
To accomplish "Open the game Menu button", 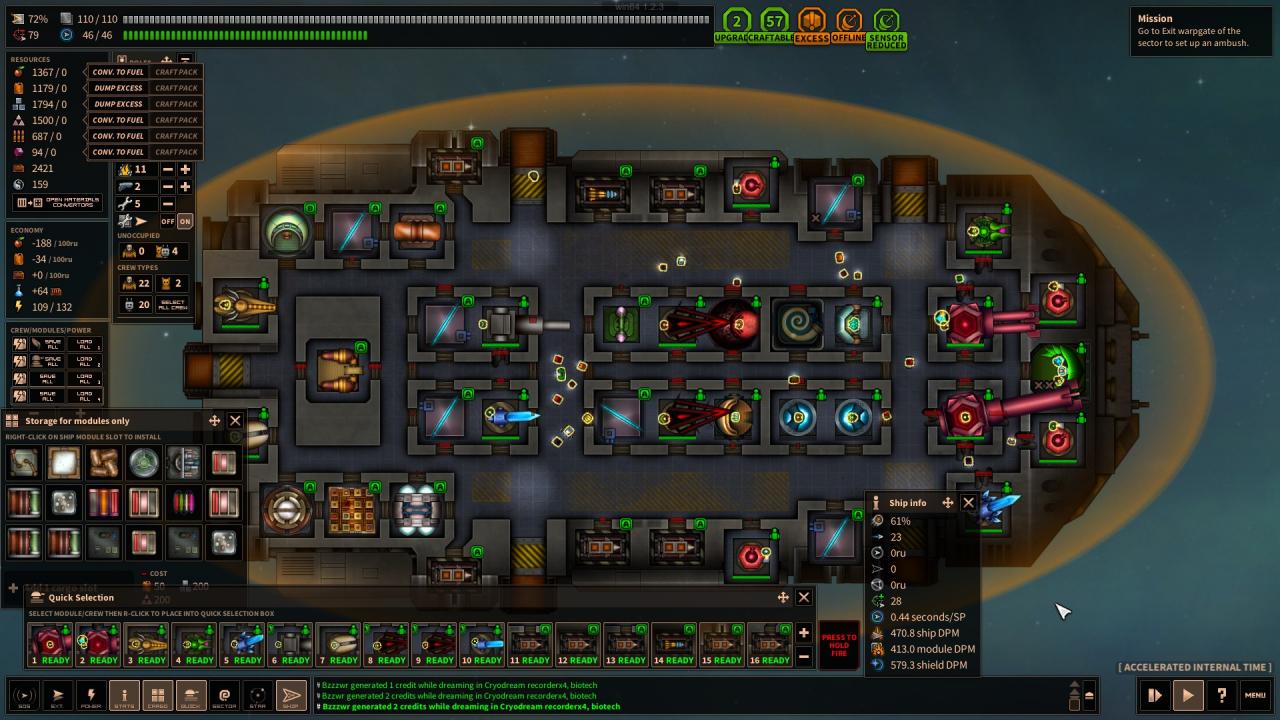I will pyautogui.click(x=1255, y=695).
